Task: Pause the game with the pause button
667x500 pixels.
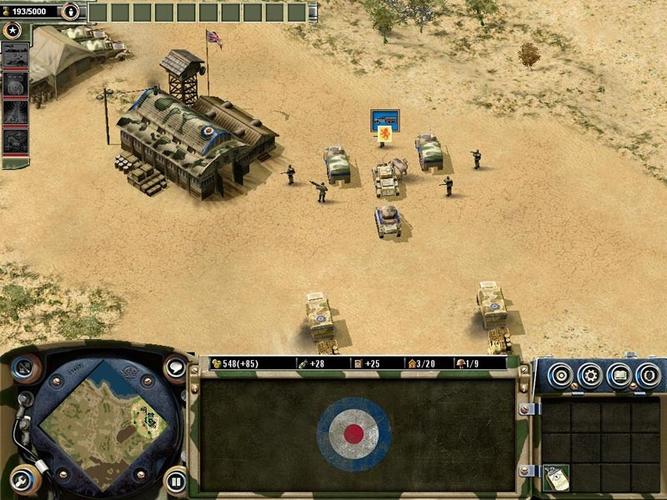Action: (175, 480)
